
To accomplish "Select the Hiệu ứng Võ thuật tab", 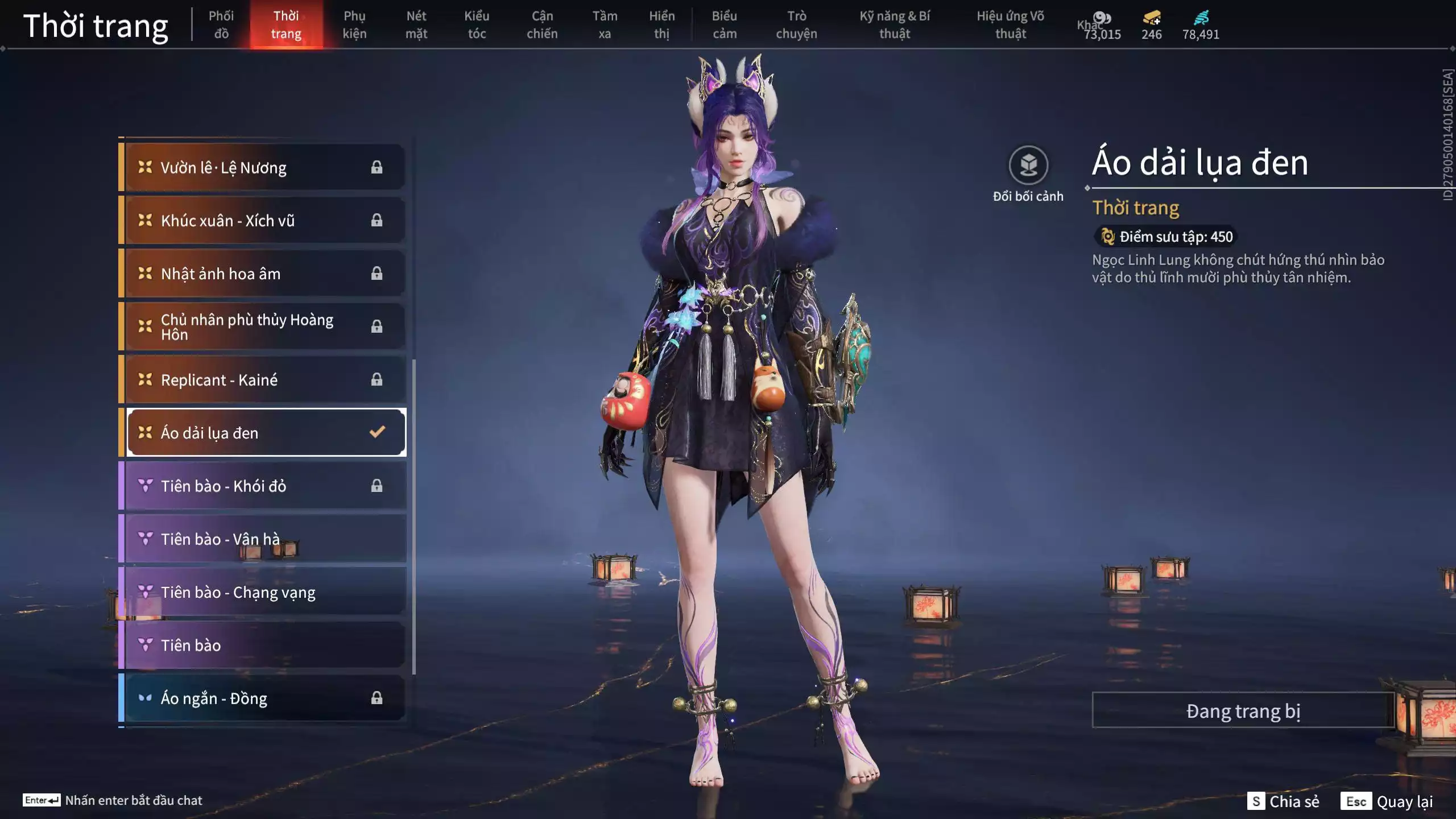I will (x=1010, y=24).
